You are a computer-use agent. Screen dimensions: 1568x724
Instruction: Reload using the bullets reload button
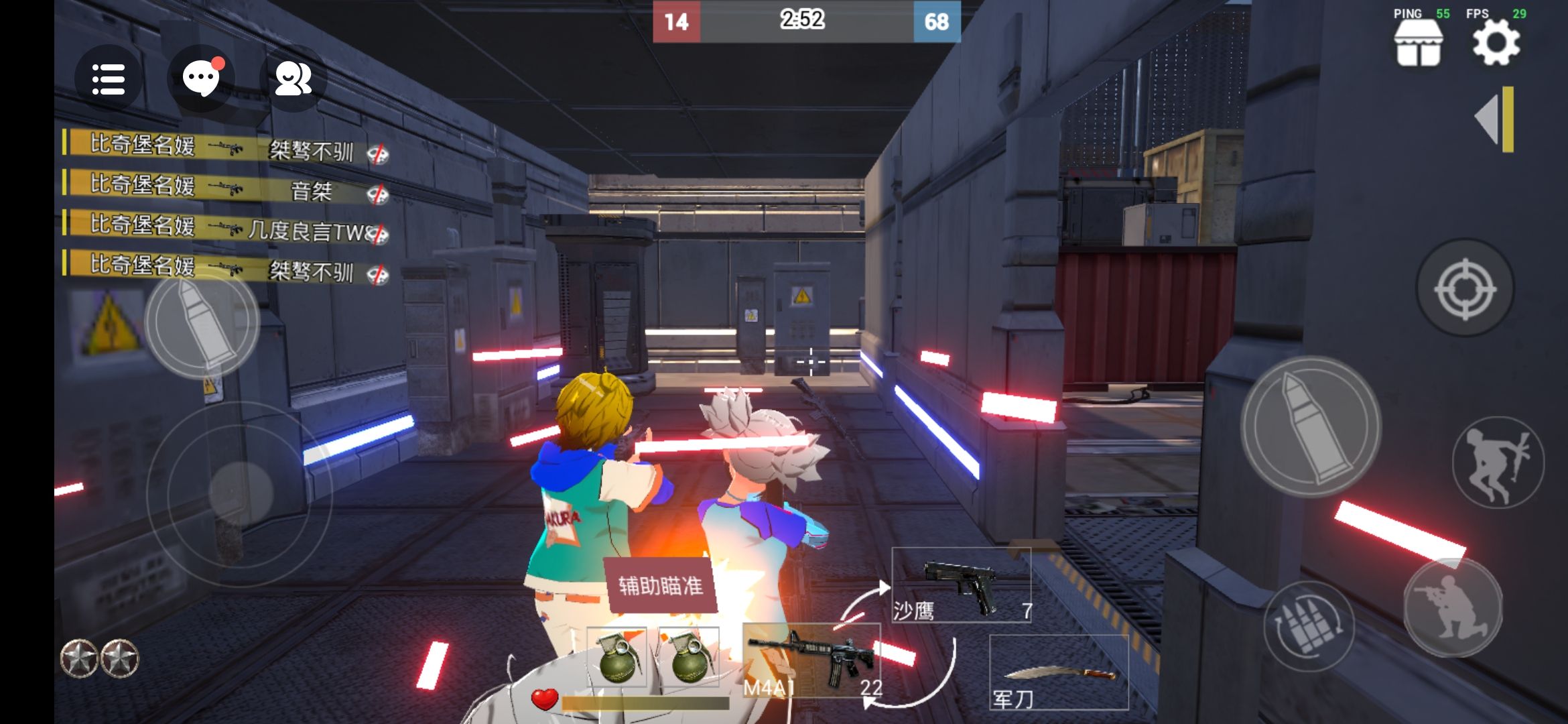1309,625
